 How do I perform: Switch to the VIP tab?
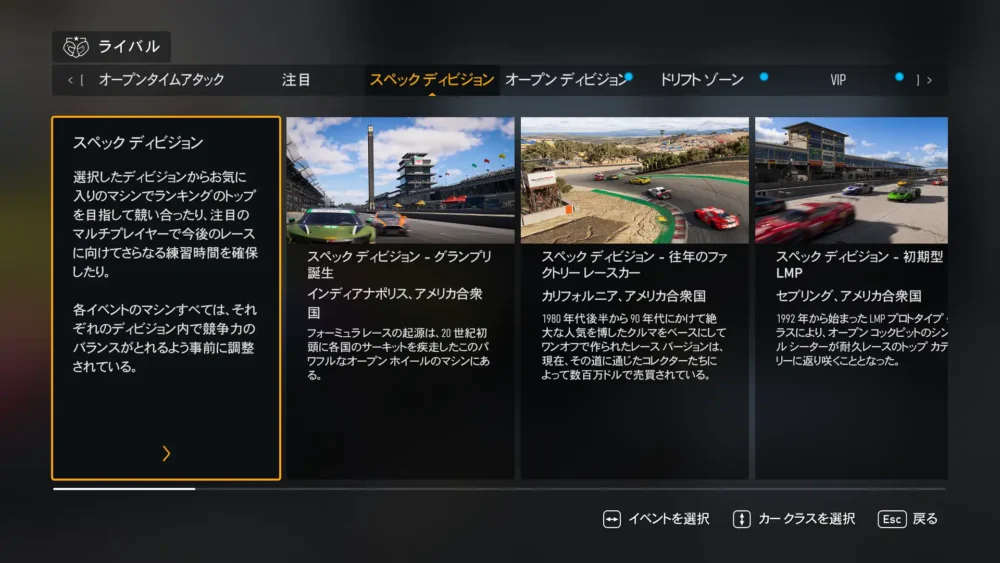coord(838,80)
